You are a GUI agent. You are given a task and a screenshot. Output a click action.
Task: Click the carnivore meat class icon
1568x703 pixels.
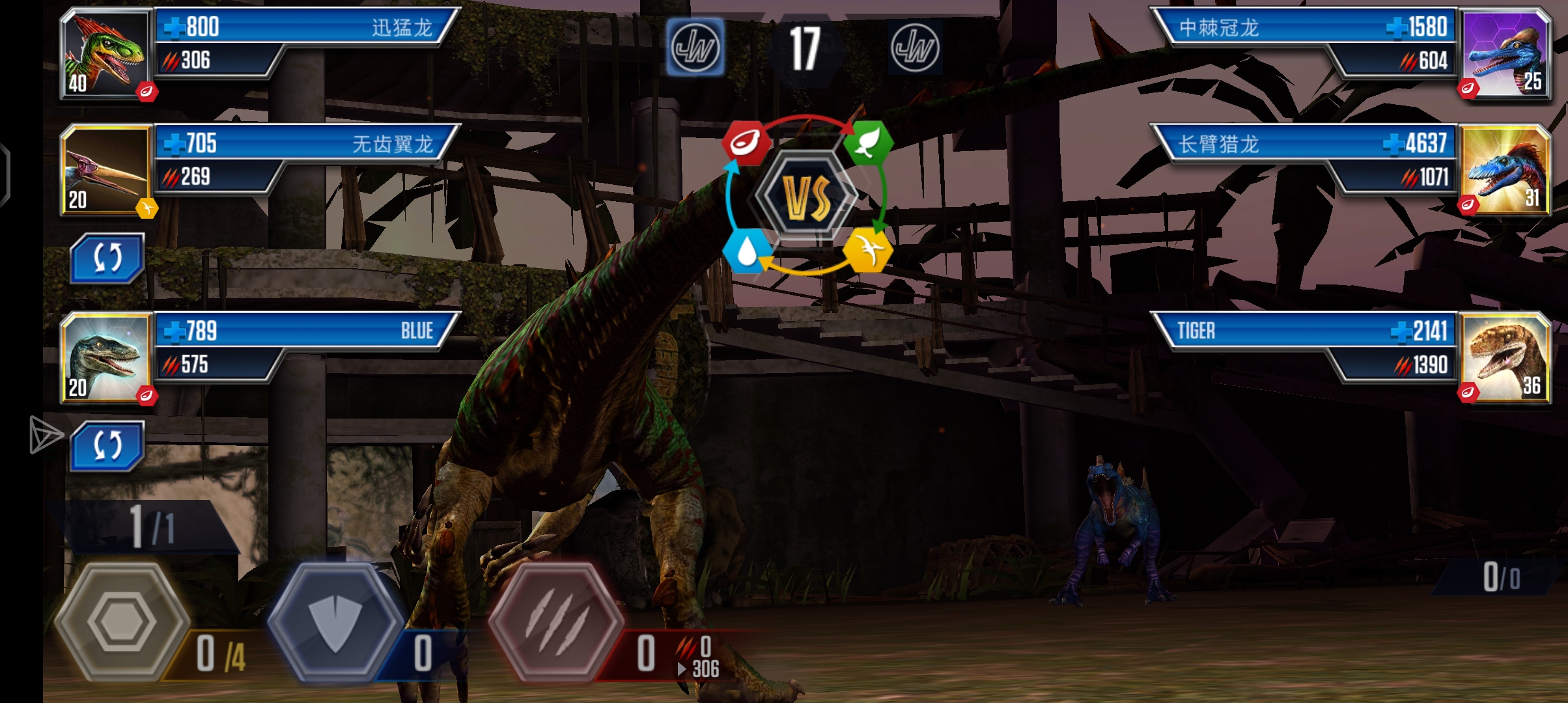(745, 143)
